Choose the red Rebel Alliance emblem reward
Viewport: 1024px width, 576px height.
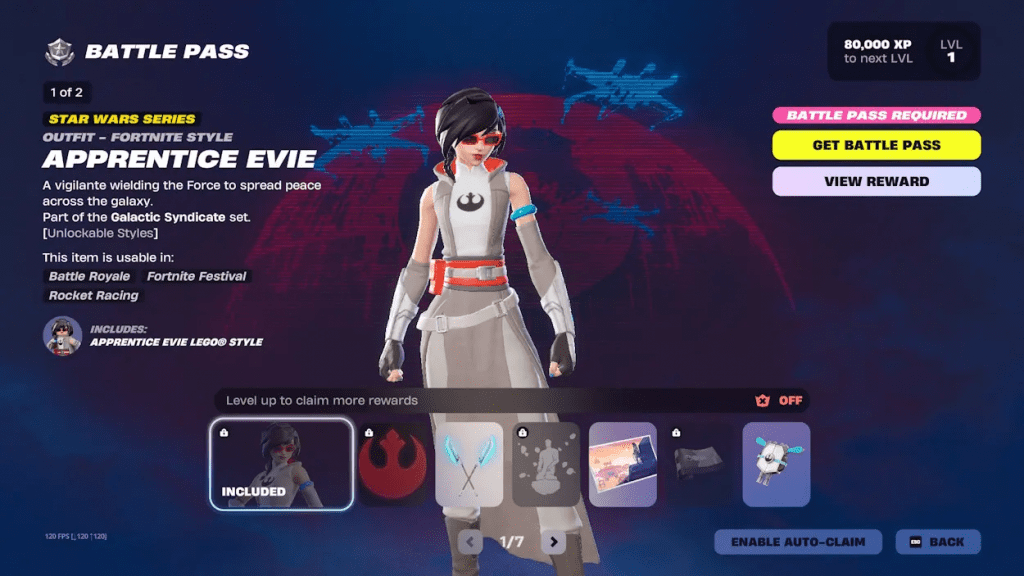click(392, 464)
